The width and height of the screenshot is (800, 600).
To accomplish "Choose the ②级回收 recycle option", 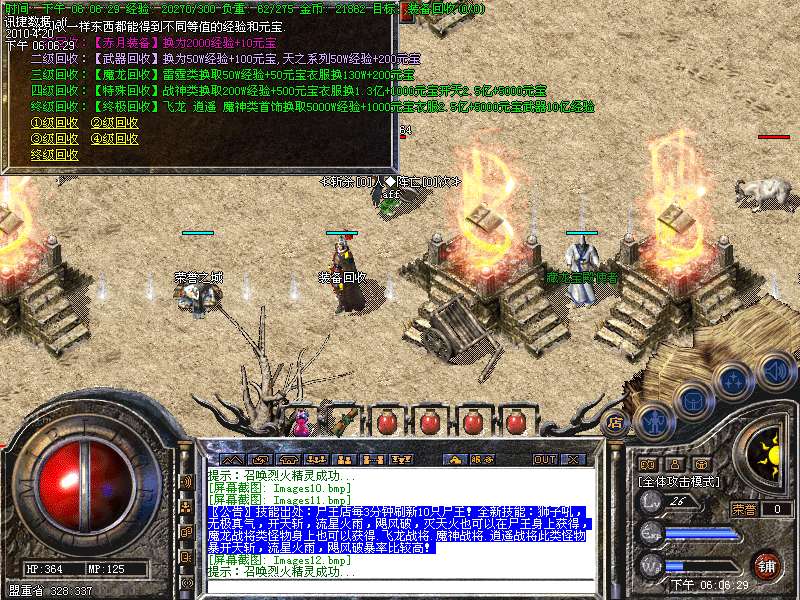I will 114,123.
